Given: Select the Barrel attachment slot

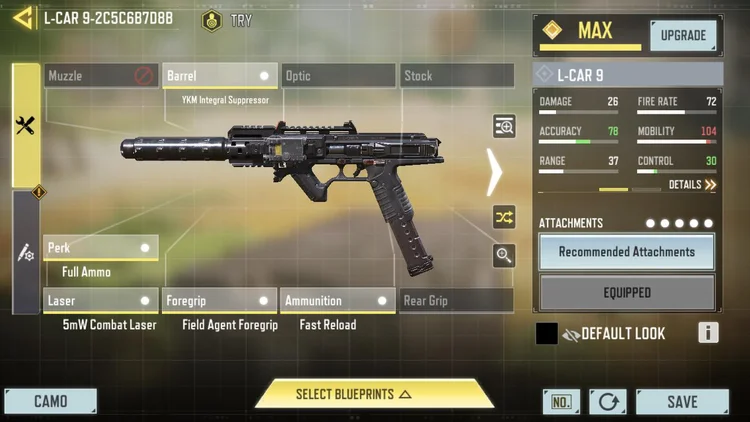Looking at the screenshot, I should pyautogui.click(x=219, y=76).
